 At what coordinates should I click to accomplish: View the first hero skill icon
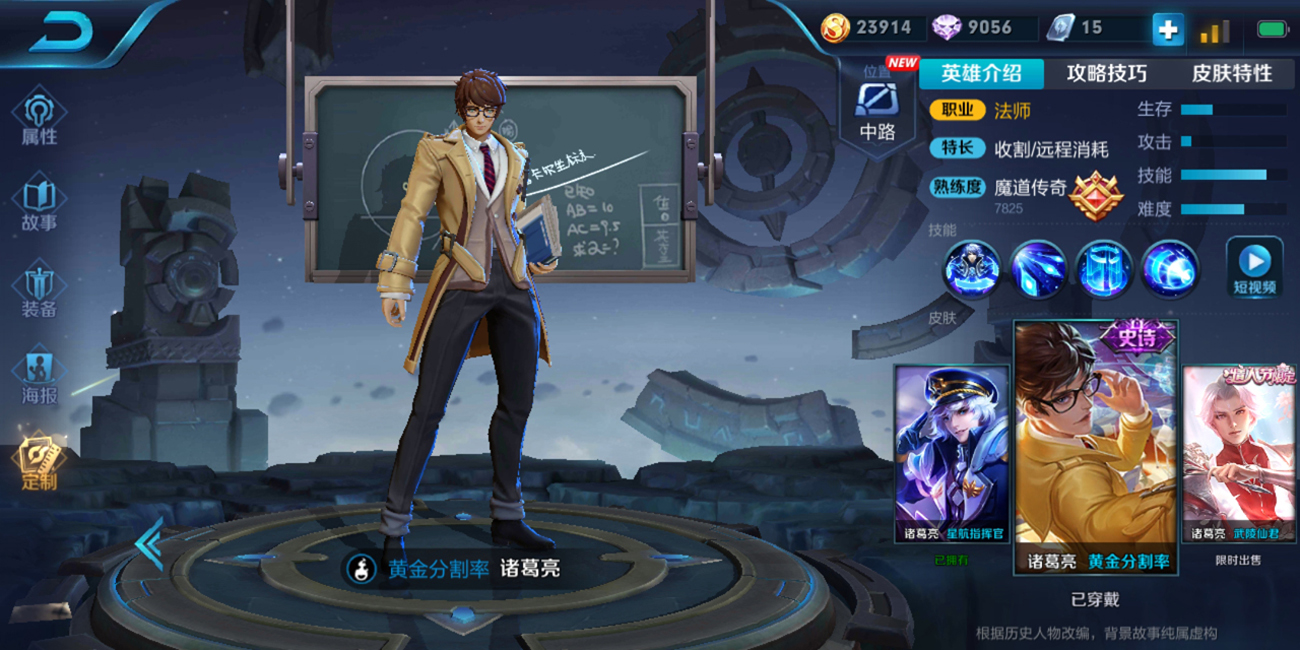click(971, 269)
